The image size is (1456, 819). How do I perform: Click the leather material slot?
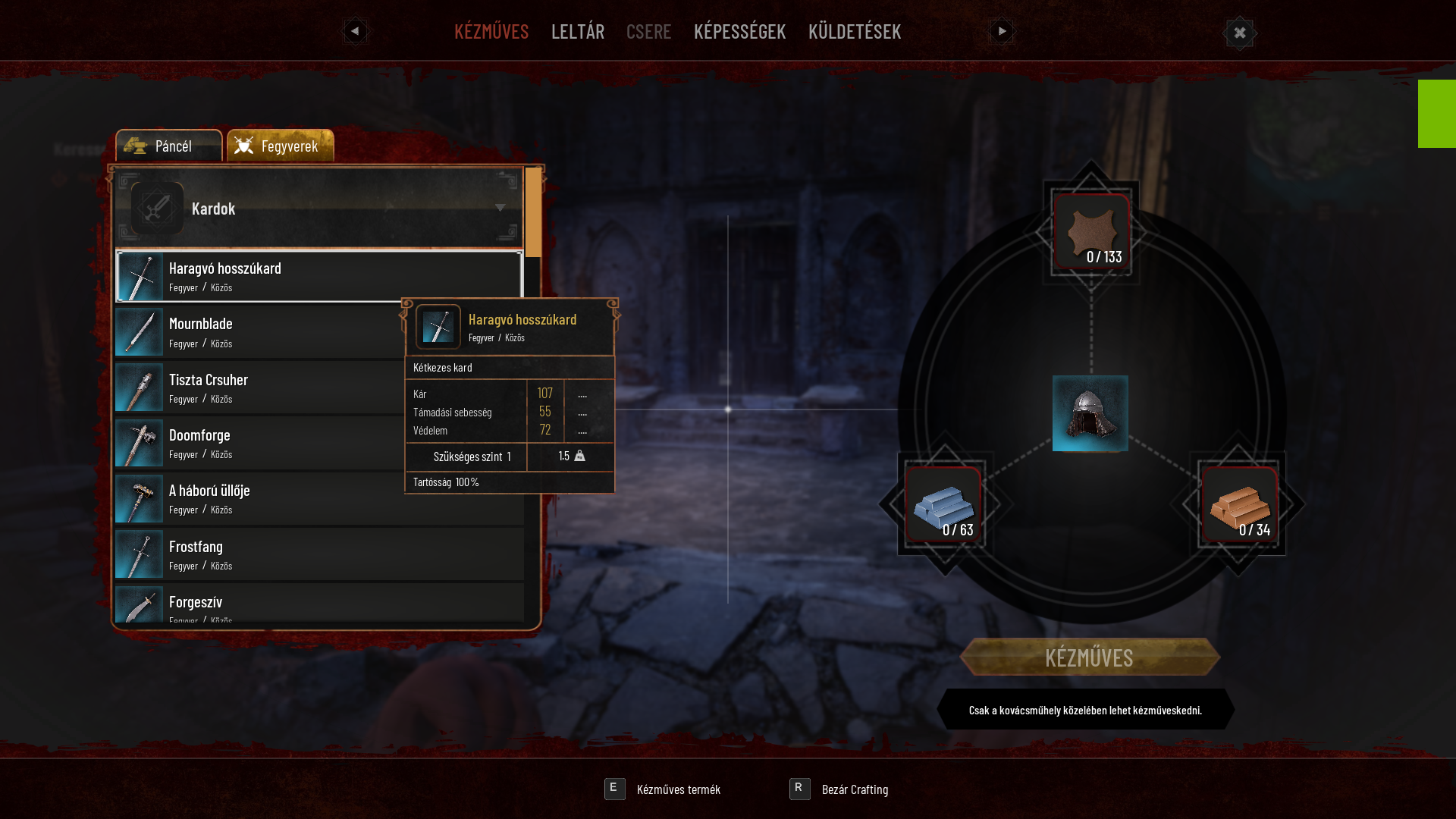tap(1091, 232)
